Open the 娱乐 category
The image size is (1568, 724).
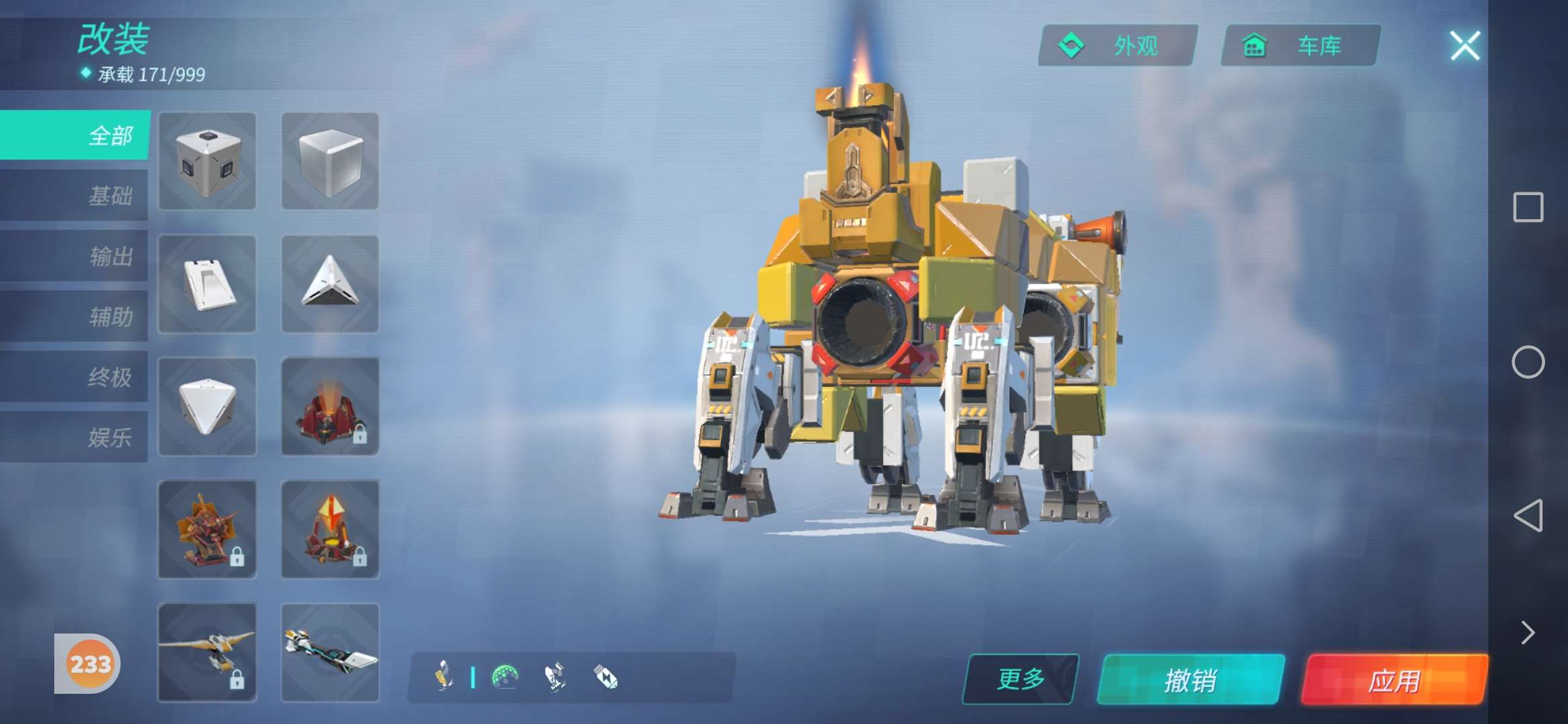[x=75, y=437]
